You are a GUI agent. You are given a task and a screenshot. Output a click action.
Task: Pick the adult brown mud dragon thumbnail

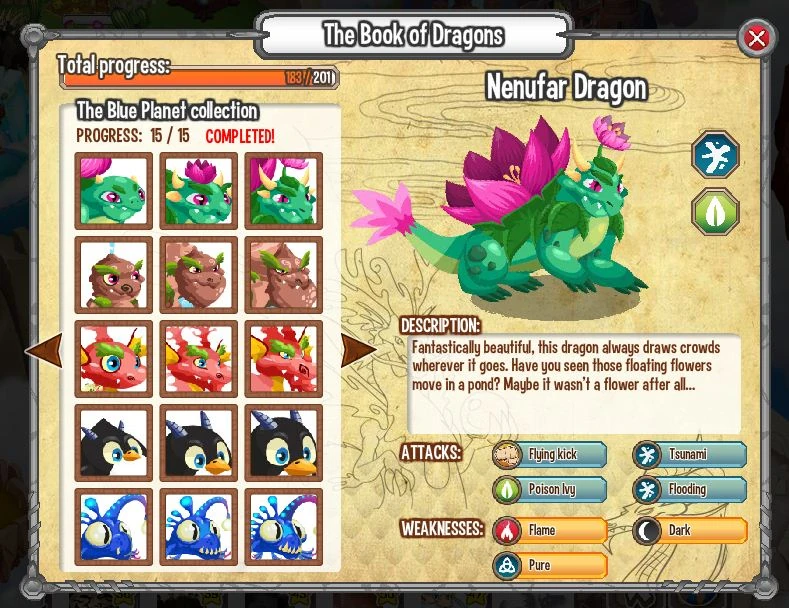point(284,275)
